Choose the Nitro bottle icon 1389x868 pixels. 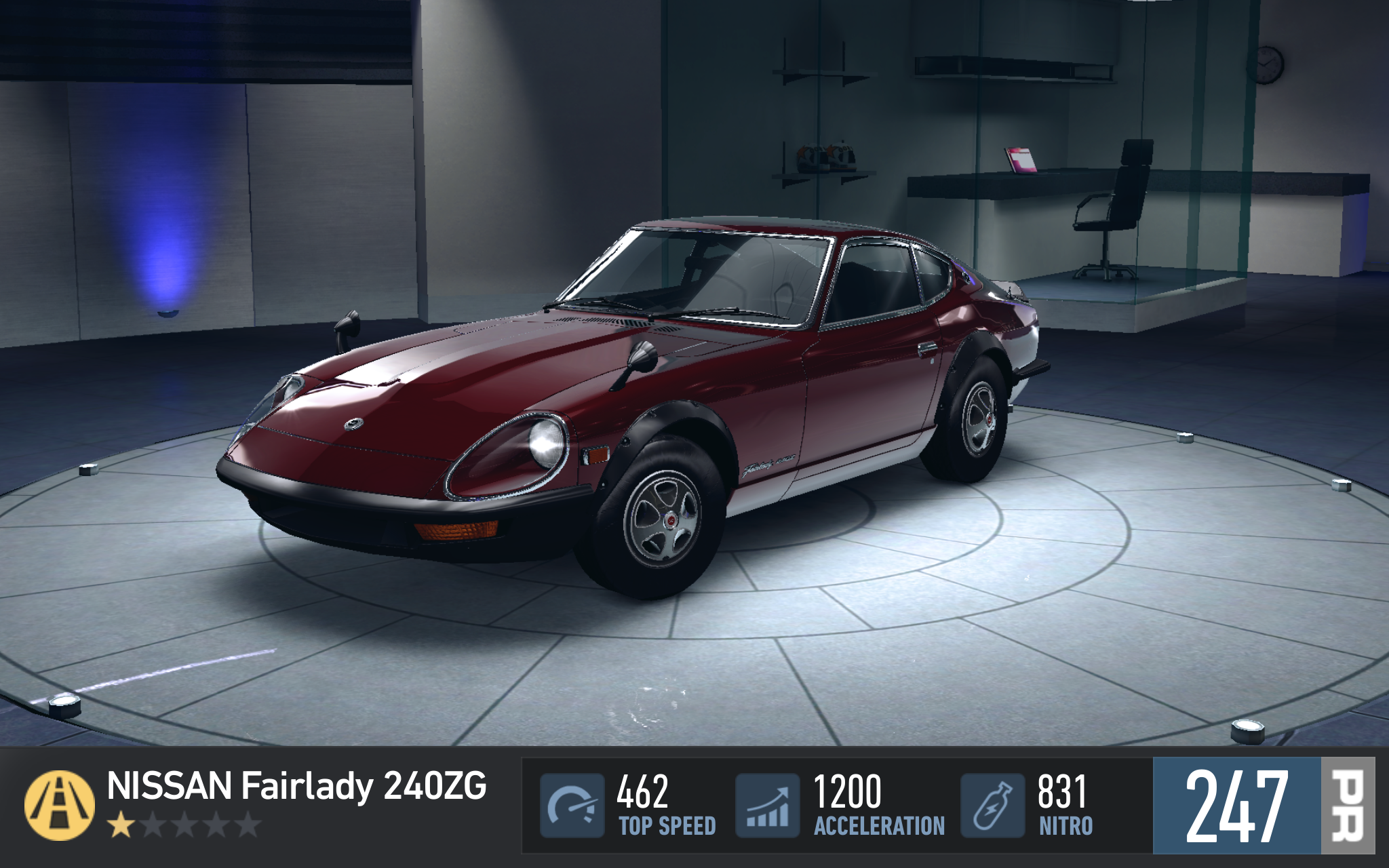(992, 805)
